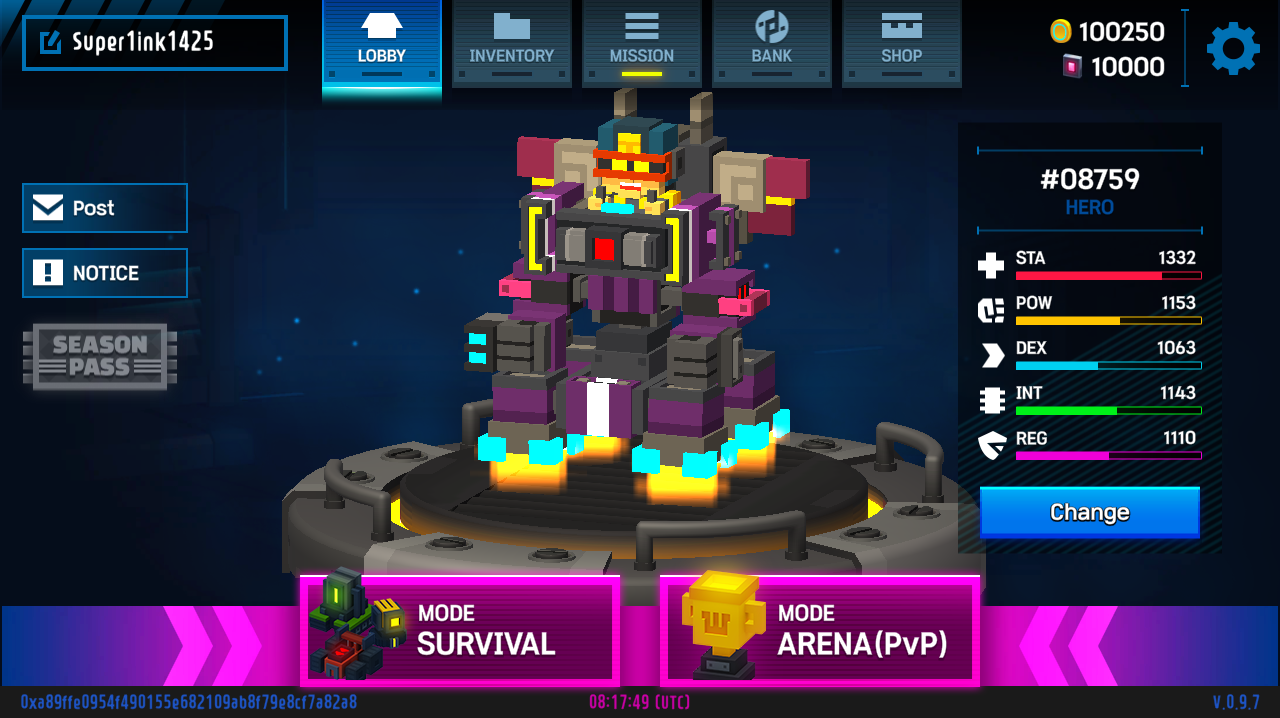The height and width of the screenshot is (718, 1280).
Task: Start Survival mode
Action: (460, 630)
